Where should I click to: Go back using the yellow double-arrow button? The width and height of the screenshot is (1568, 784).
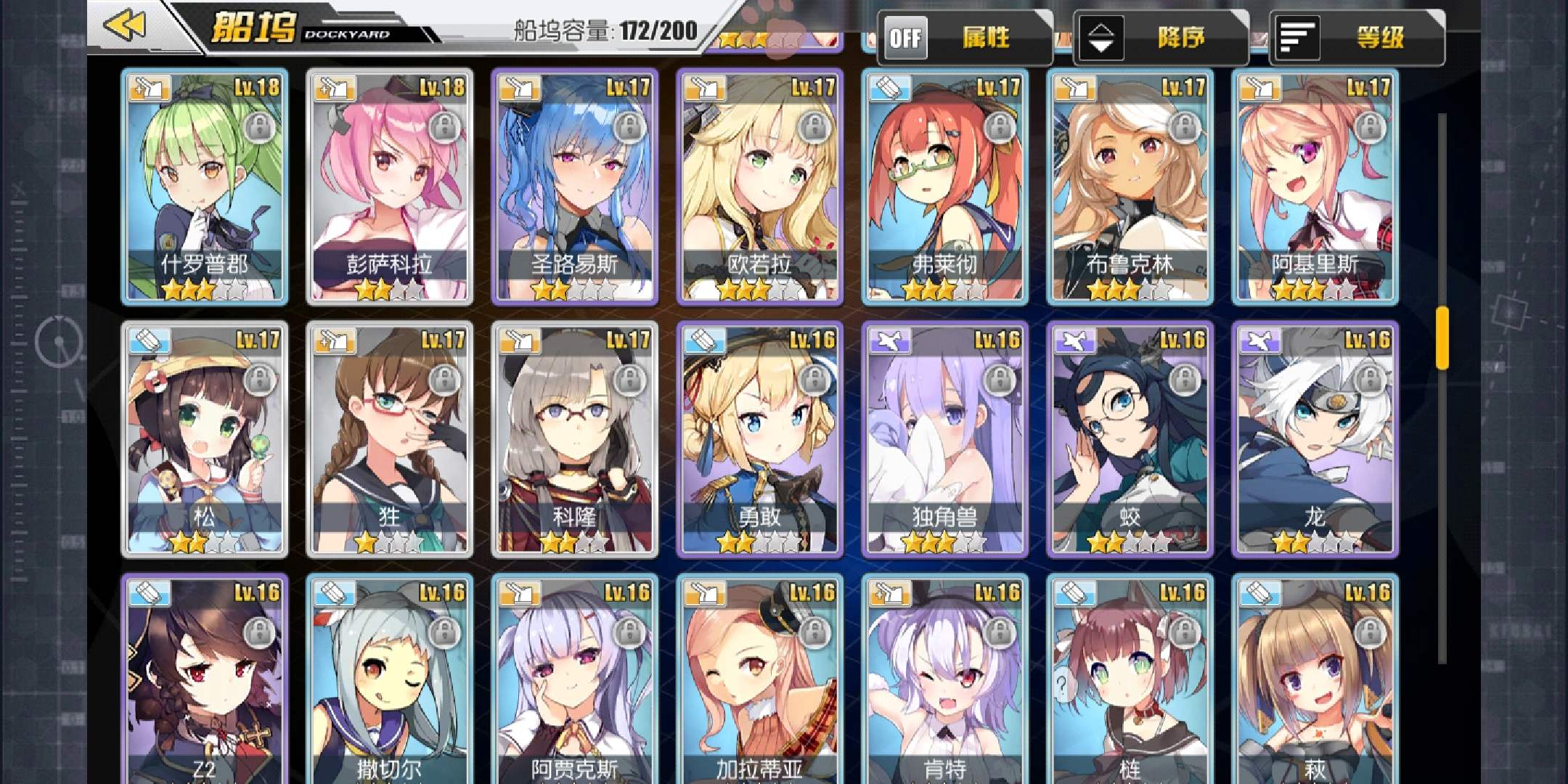pos(125,26)
